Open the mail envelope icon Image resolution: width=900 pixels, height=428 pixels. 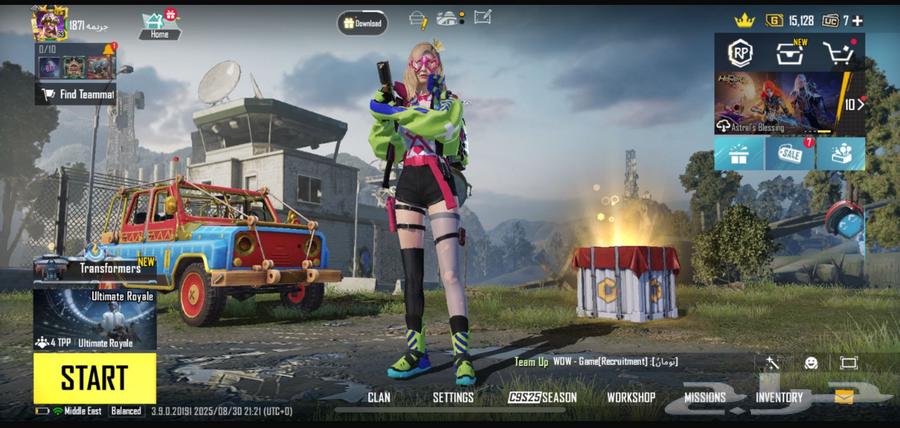[x=844, y=397]
